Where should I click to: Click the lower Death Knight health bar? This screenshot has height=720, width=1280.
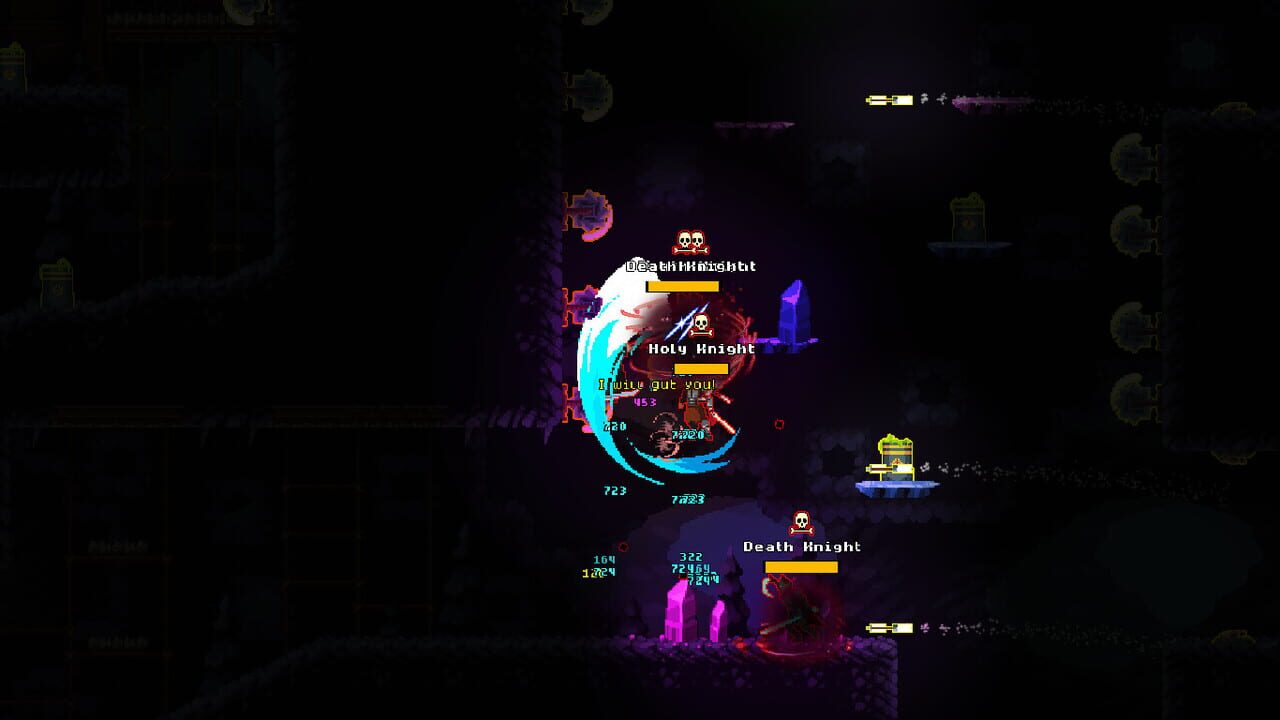[800, 567]
